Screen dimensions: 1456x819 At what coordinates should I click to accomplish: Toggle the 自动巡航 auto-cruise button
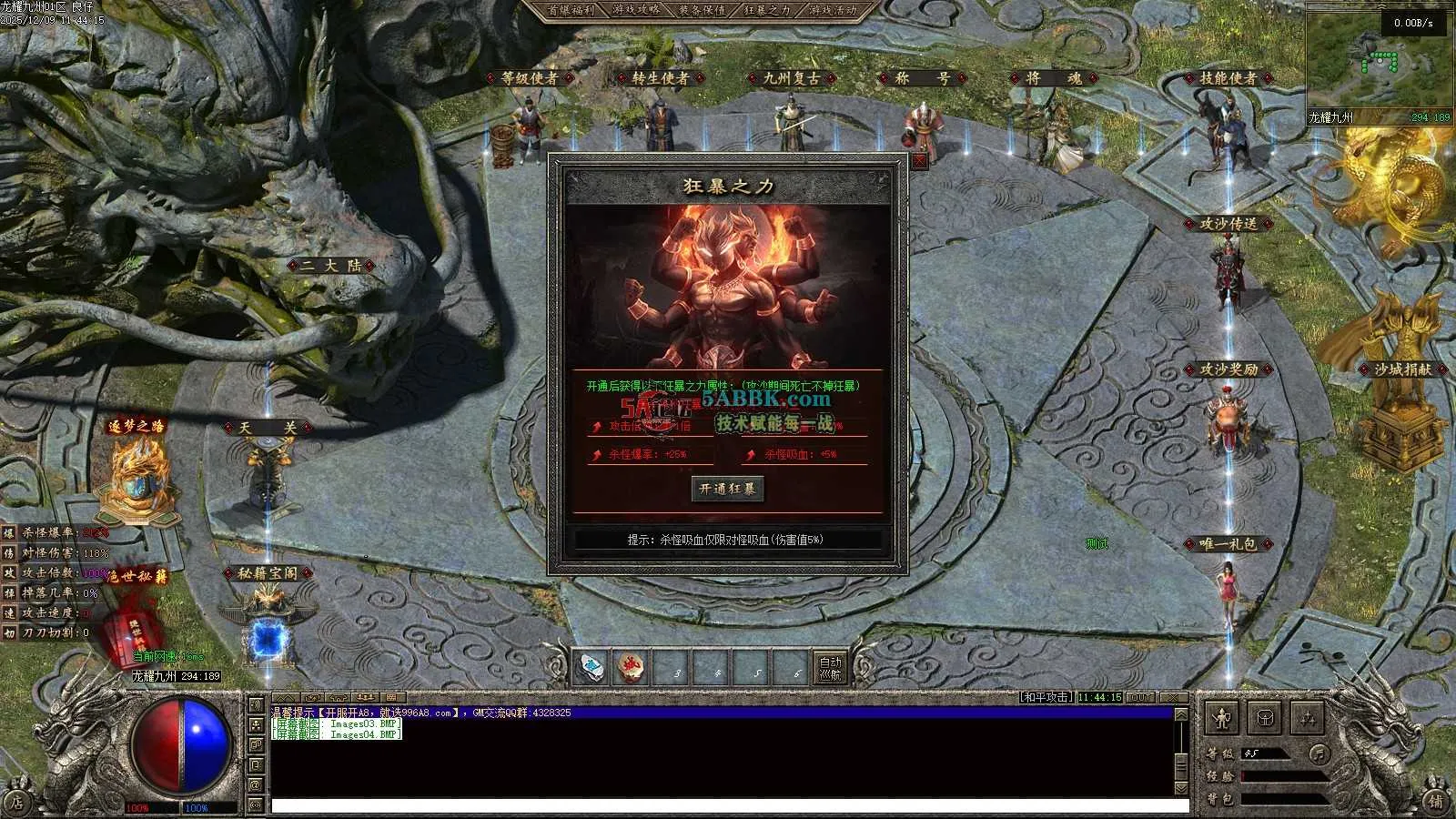point(830,669)
